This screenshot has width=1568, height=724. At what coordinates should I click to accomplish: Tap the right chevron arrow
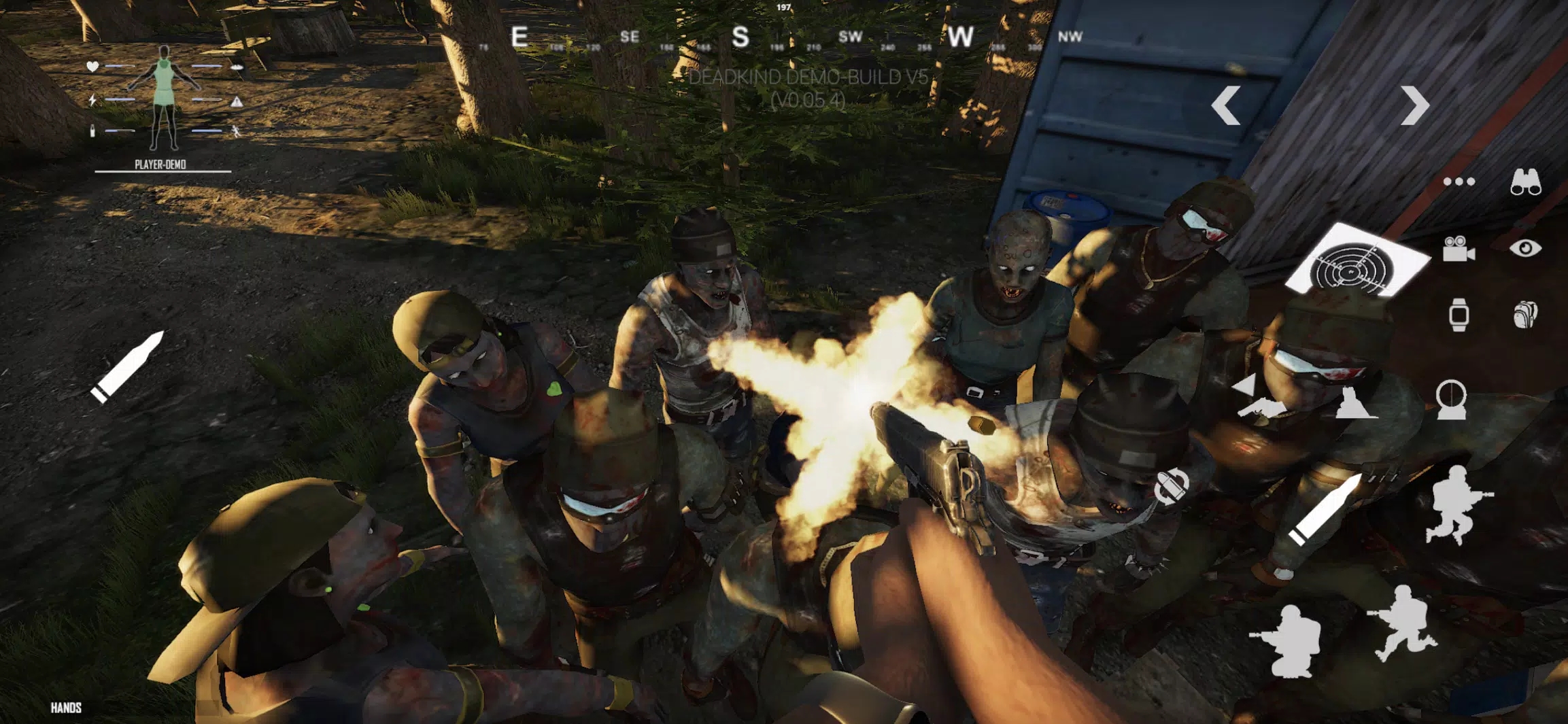click(1415, 105)
